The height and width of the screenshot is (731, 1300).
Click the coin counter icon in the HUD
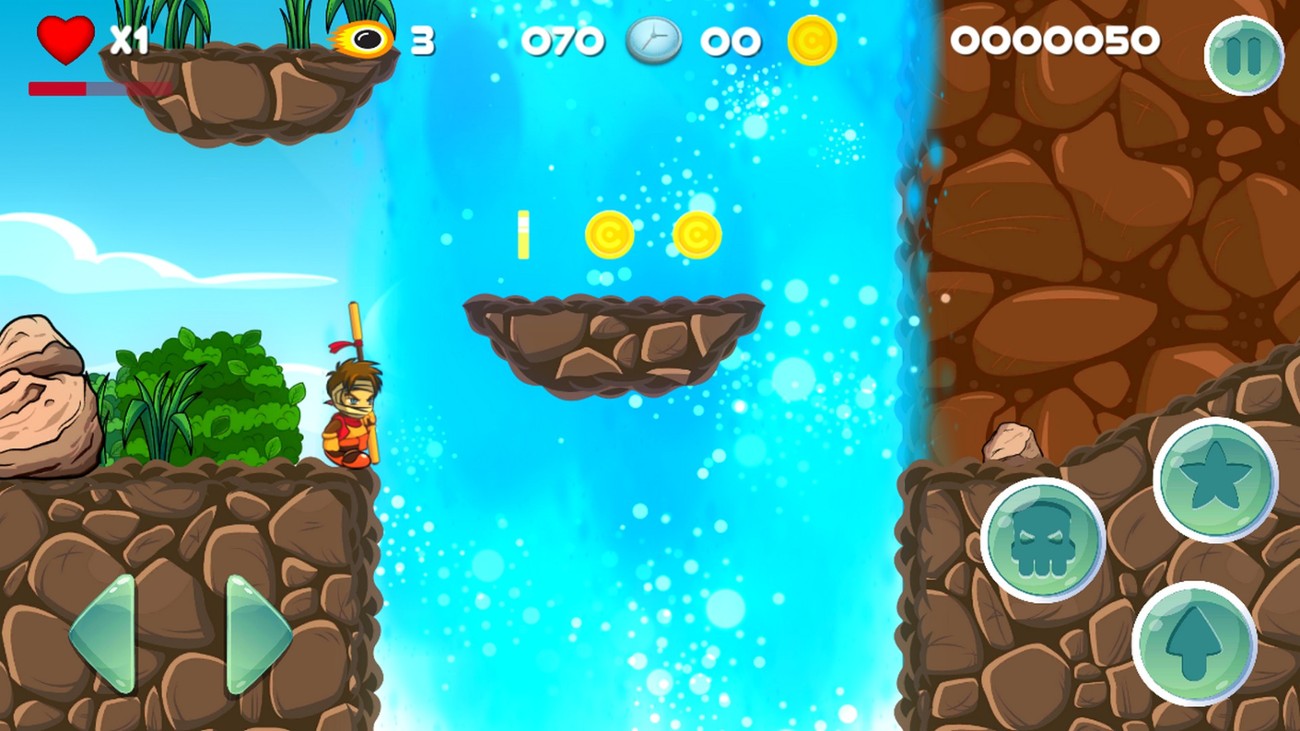pyautogui.click(x=812, y=40)
